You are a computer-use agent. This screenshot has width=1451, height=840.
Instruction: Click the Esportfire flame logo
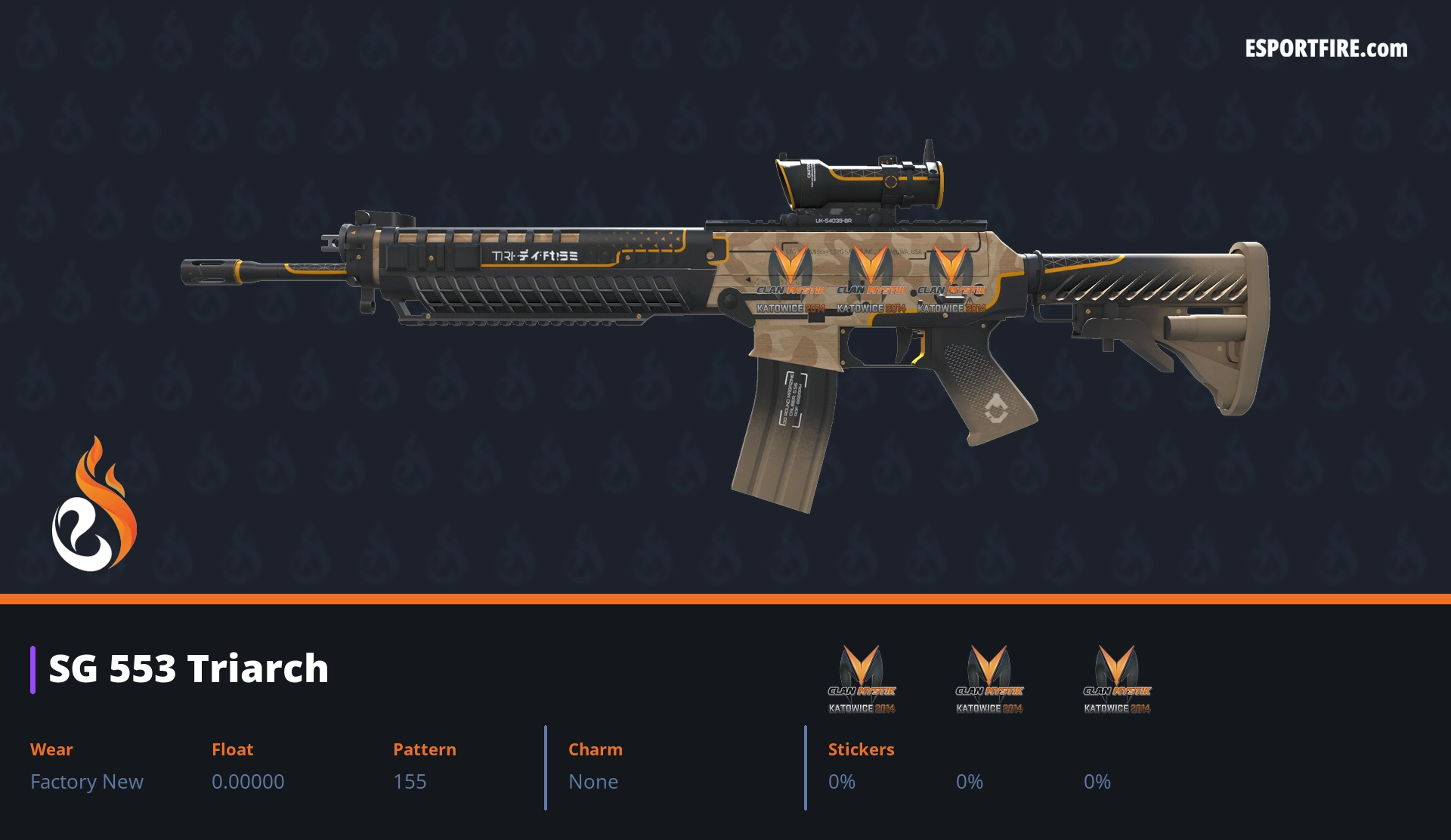click(94, 505)
